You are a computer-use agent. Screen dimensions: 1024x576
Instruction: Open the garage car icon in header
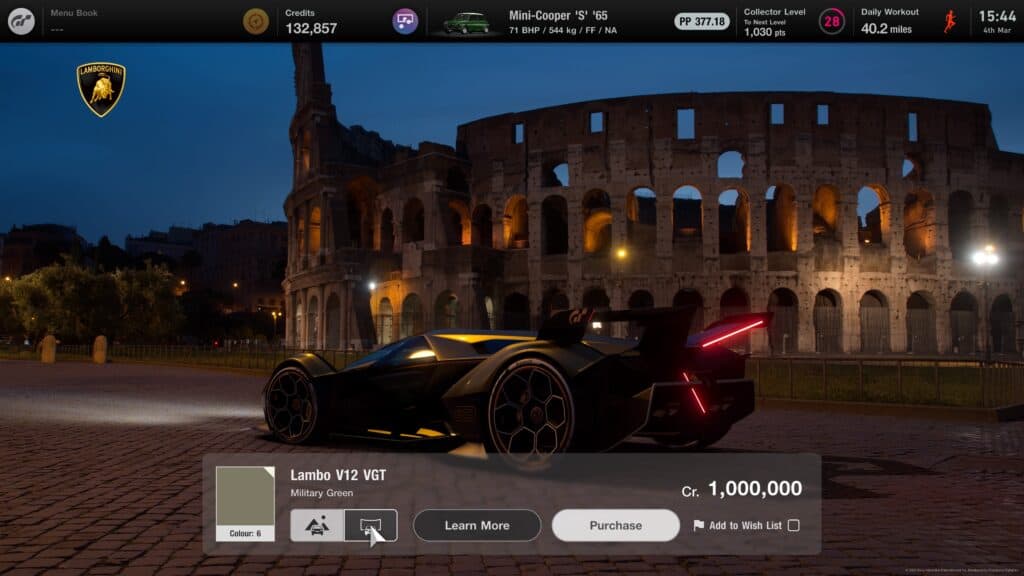pyautogui.click(x=405, y=21)
